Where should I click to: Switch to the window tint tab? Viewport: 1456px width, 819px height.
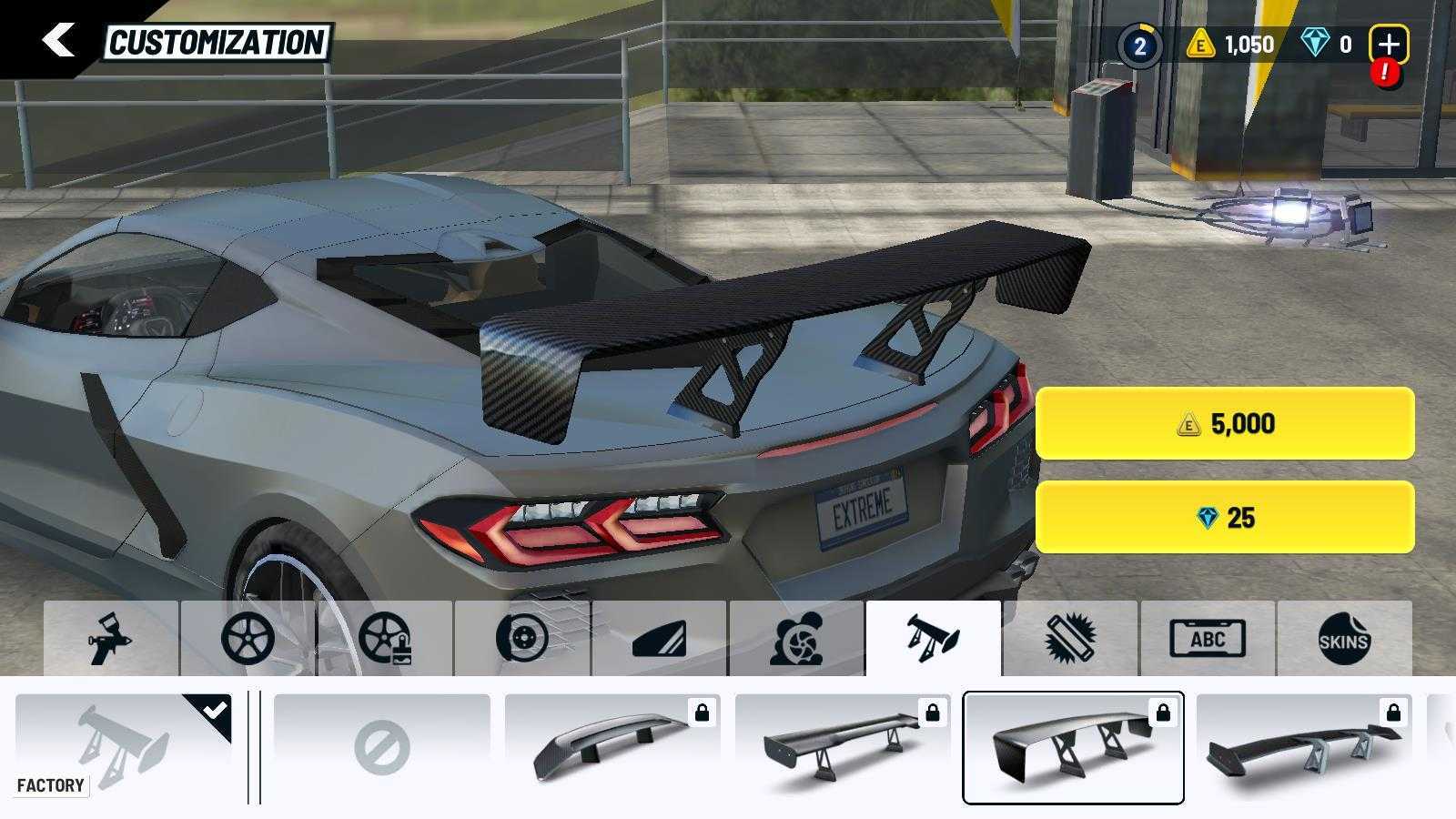click(x=660, y=639)
